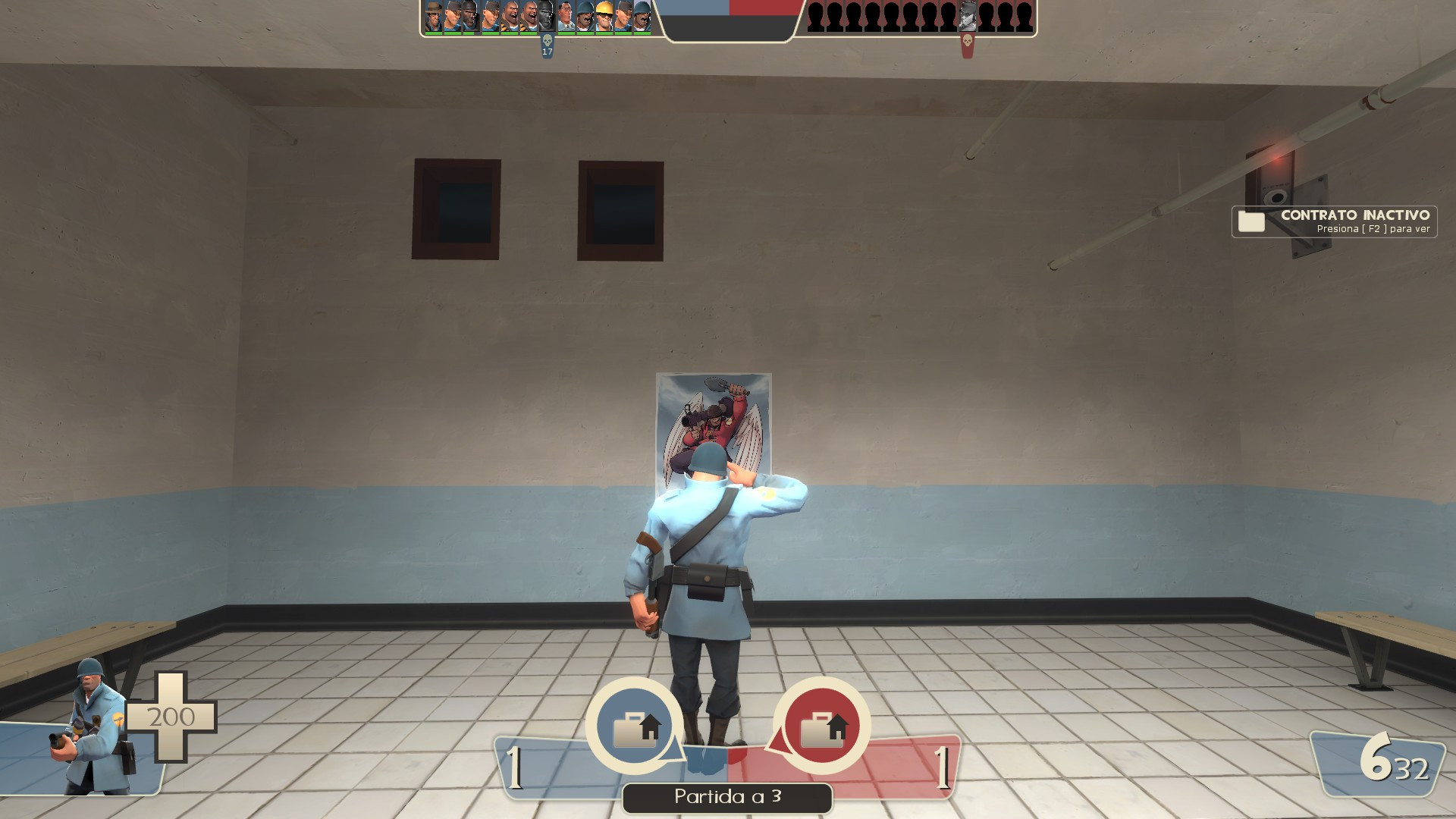Select the BLU skull counter showing 17
This screenshot has height=819, width=1456.
coord(548,47)
